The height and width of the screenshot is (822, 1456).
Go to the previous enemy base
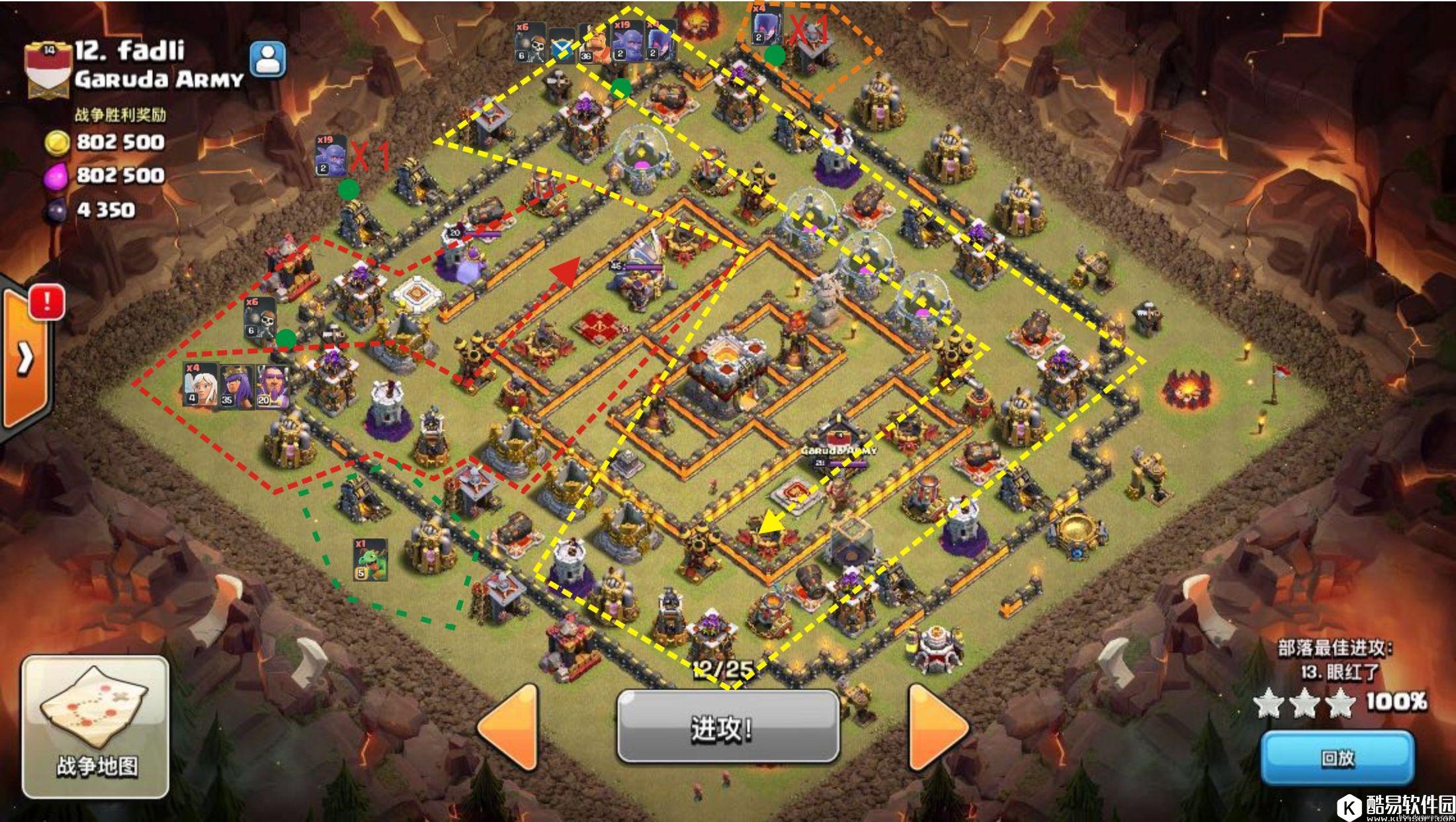pos(509,728)
